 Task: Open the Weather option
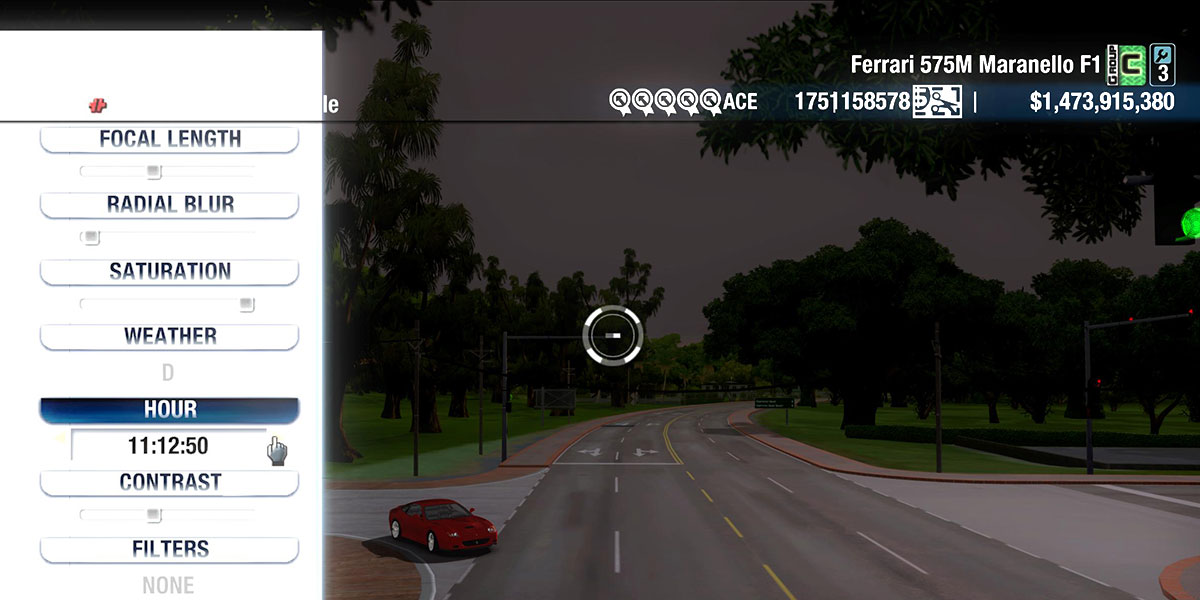coord(169,337)
